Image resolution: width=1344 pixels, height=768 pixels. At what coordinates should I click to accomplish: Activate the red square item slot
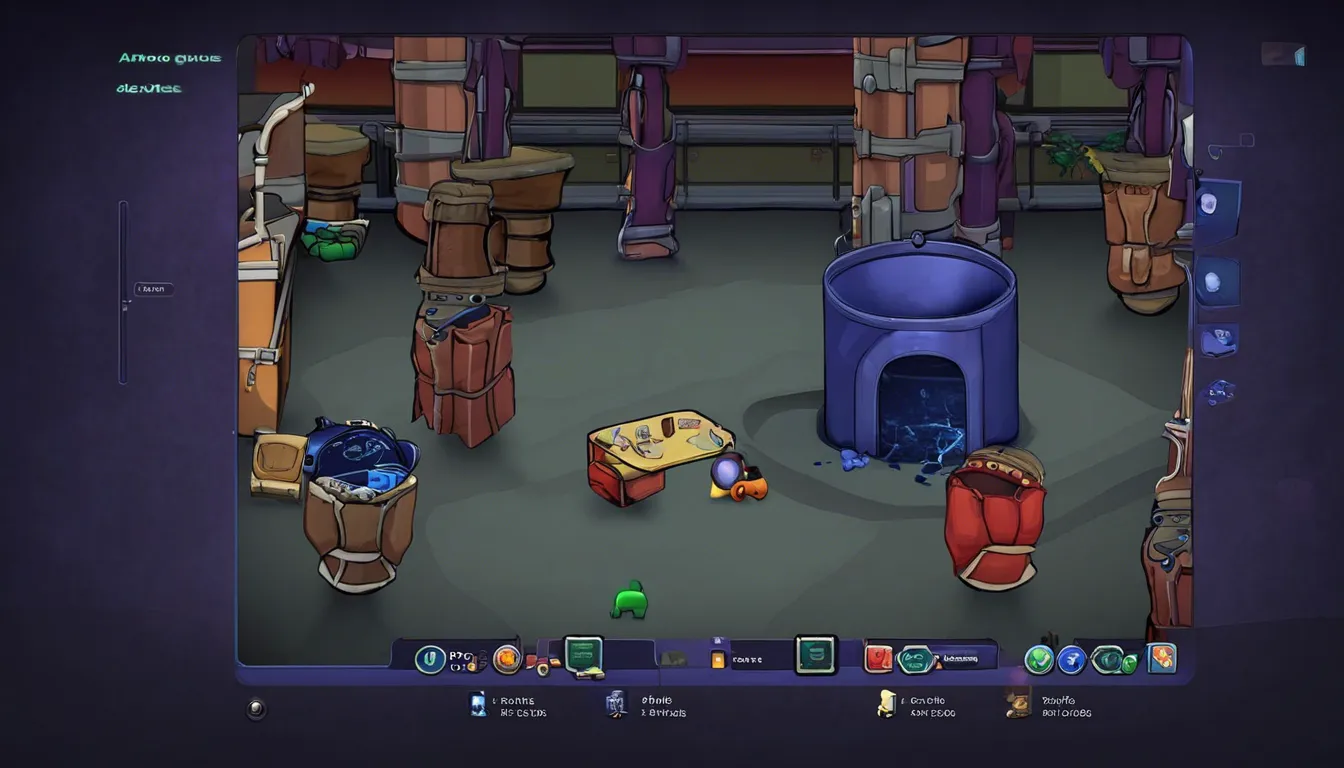877,657
